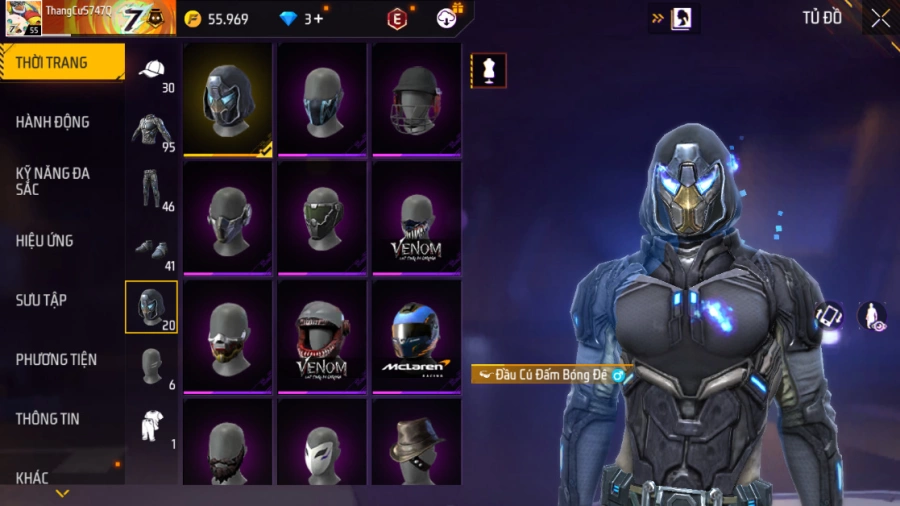Open the player profile avatar
Viewport: 900px width, 506px height.
[x=22, y=18]
